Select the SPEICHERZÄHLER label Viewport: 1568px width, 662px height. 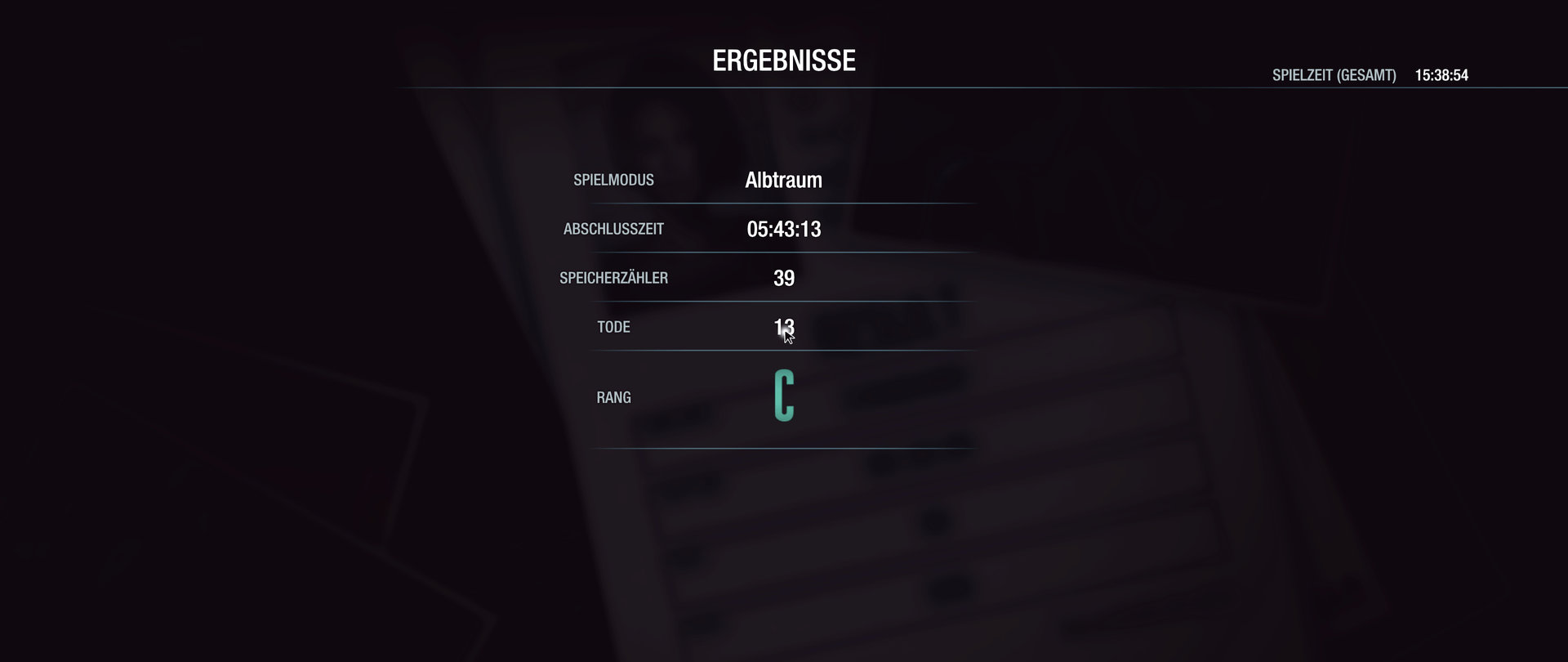[x=613, y=278]
